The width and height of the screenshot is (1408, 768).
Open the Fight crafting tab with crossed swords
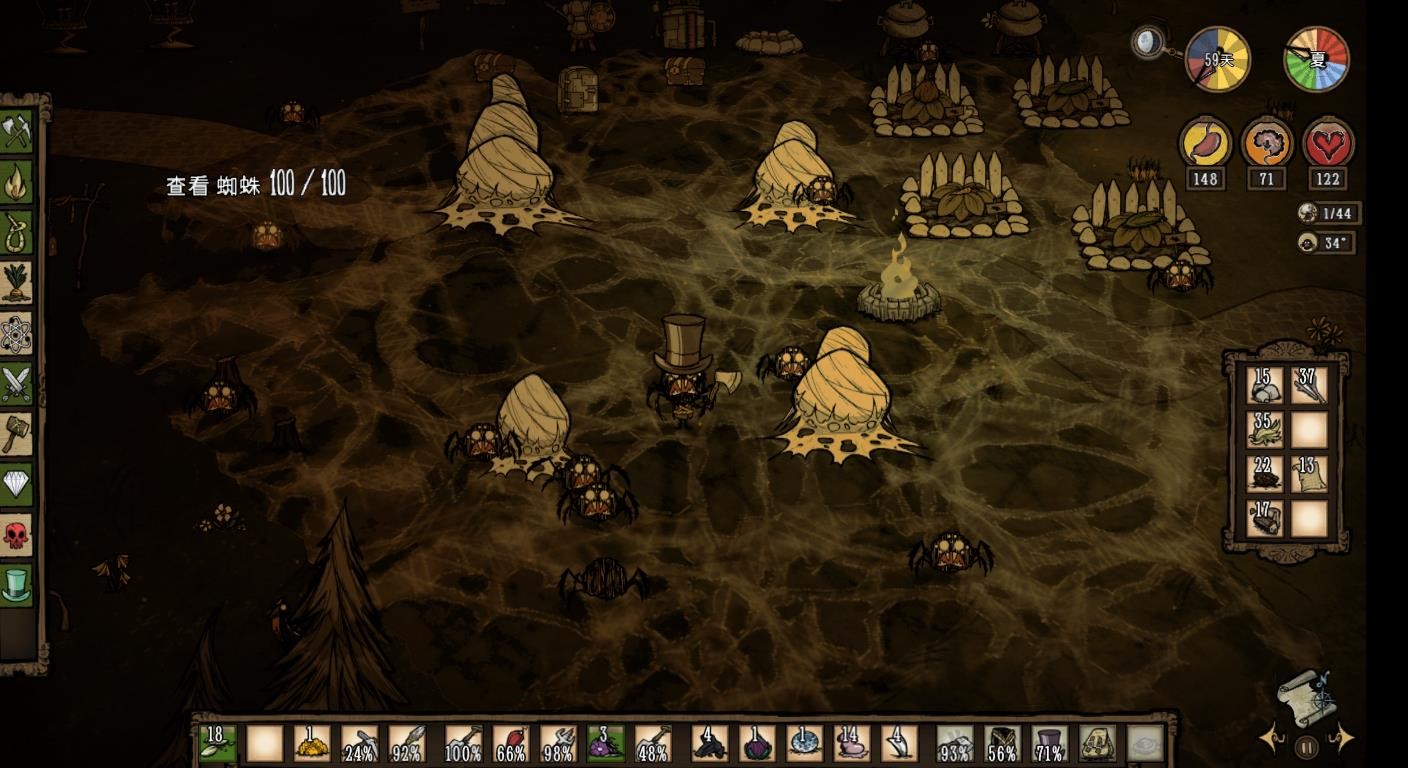17,384
